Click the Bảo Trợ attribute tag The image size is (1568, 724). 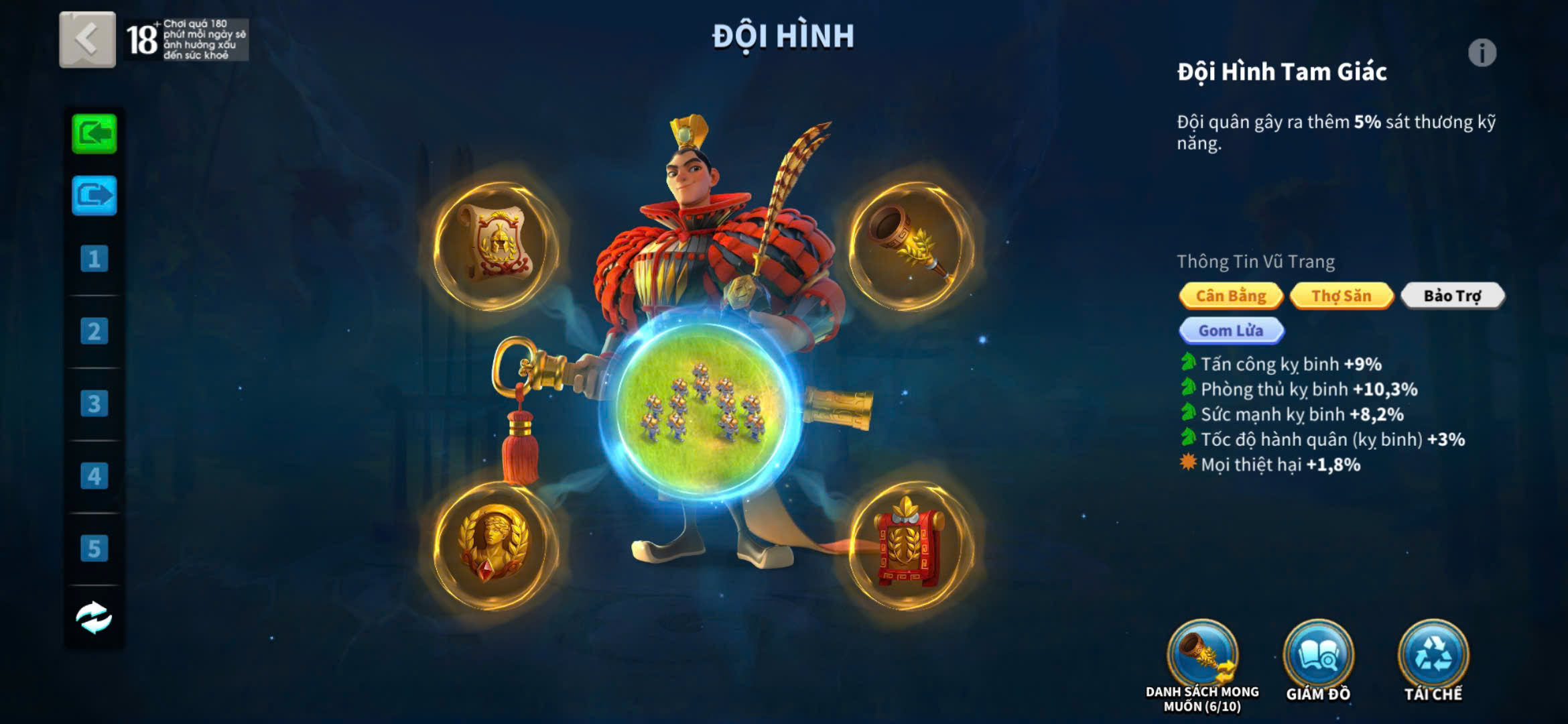[1452, 296]
